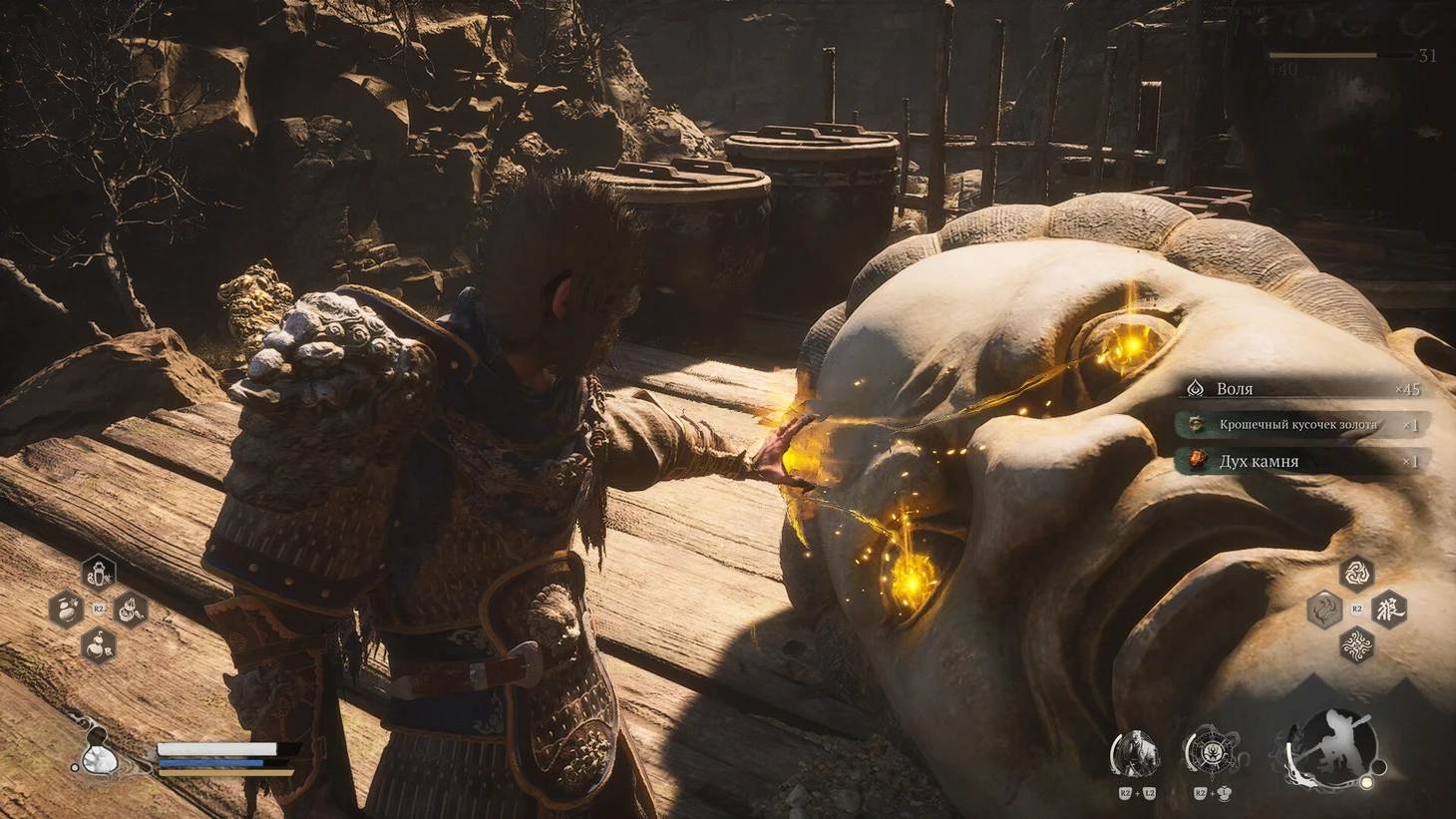The image size is (1456, 819).
Task: Activate the greyed-out flame spell on cooldown
Action: pyautogui.click(x=1324, y=609)
